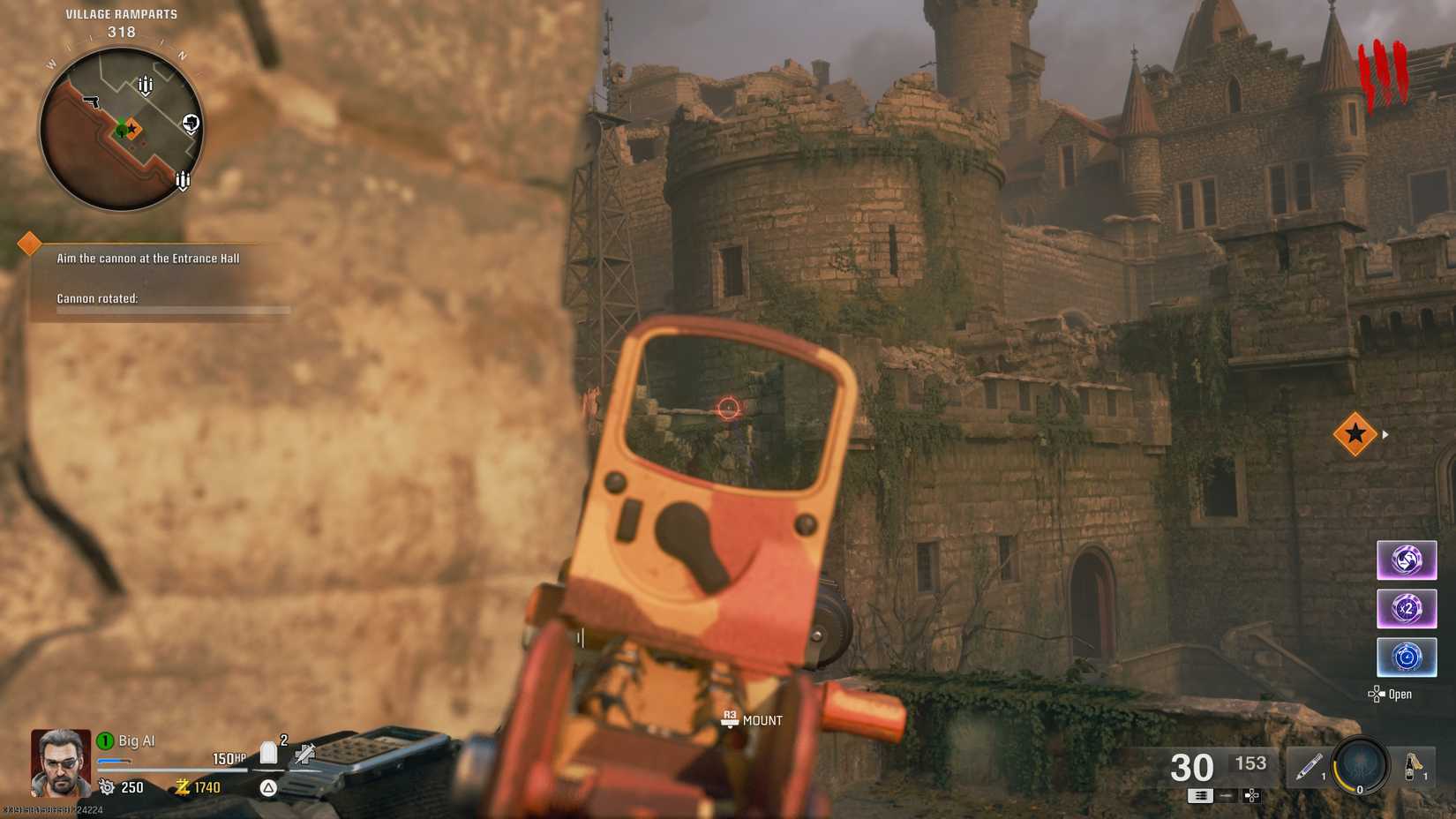1456x819 pixels.
Task: Click the armor plate icon near 150HP
Action: (x=269, y=751)
